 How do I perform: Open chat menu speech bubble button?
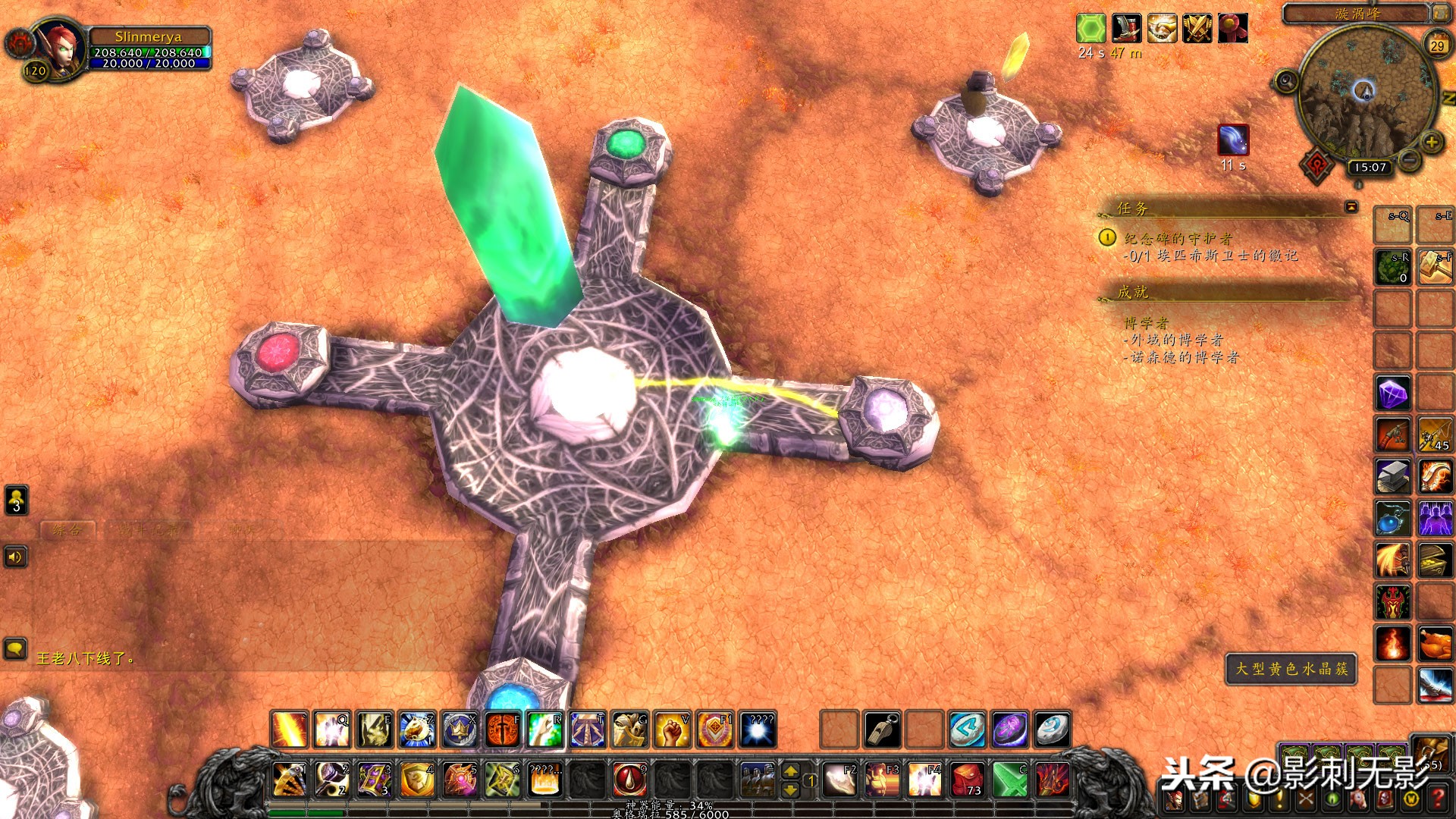16,649
